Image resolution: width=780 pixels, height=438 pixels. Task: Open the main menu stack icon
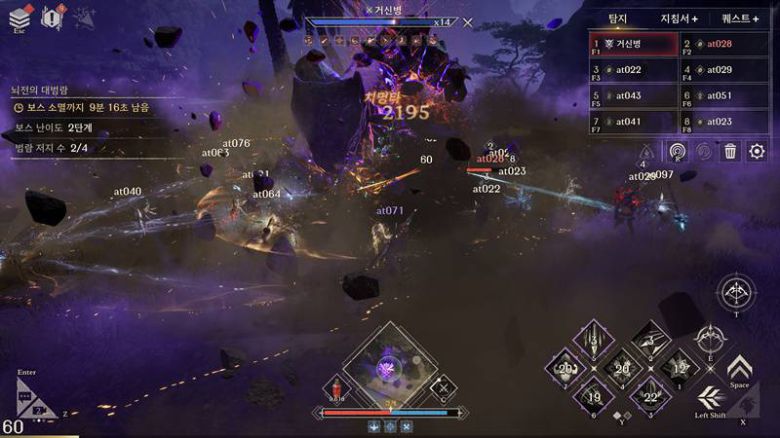[21, 16]
